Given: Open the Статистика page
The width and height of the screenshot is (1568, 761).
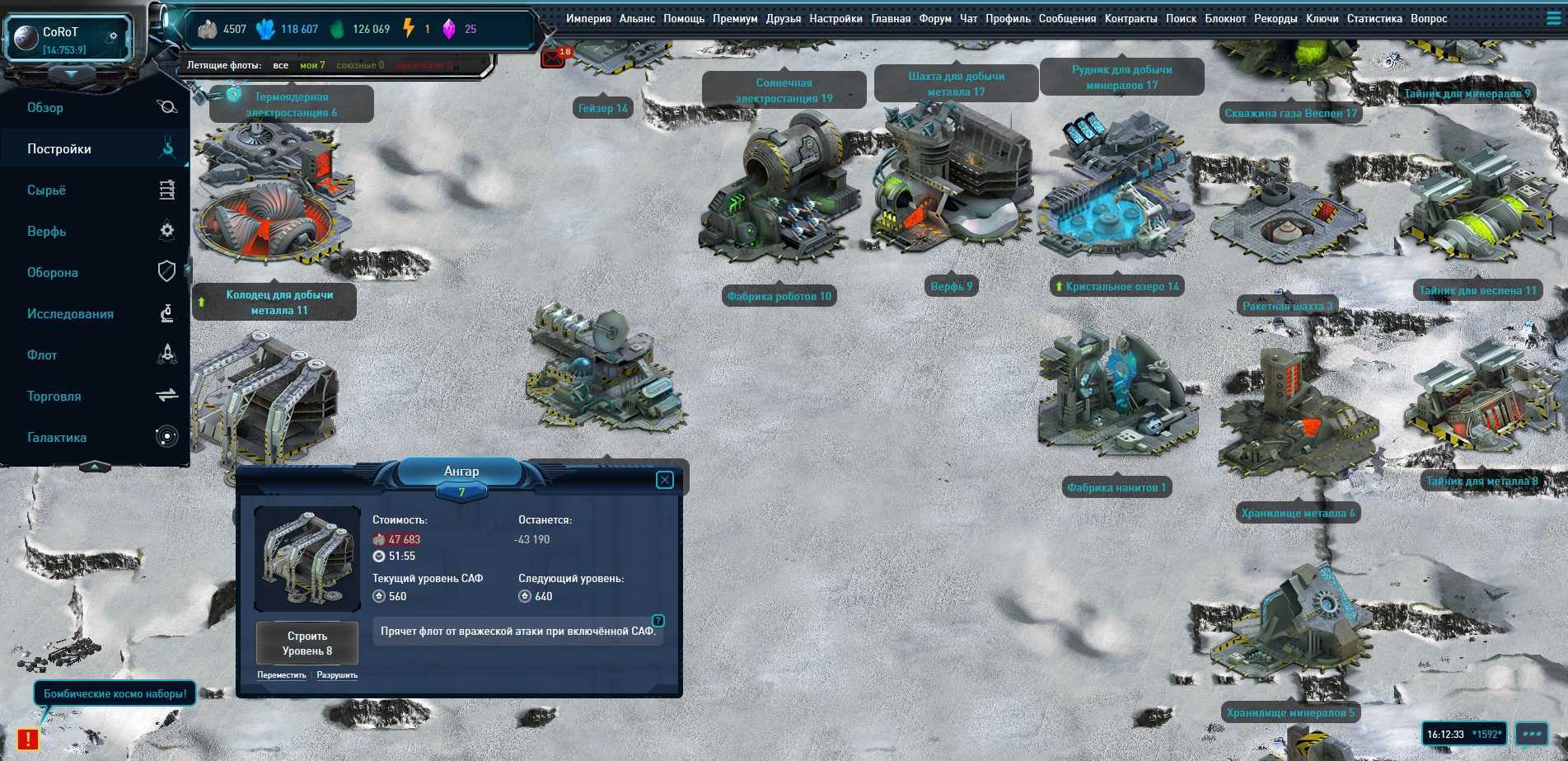Looking at the screenshot, I should 1374,19.
